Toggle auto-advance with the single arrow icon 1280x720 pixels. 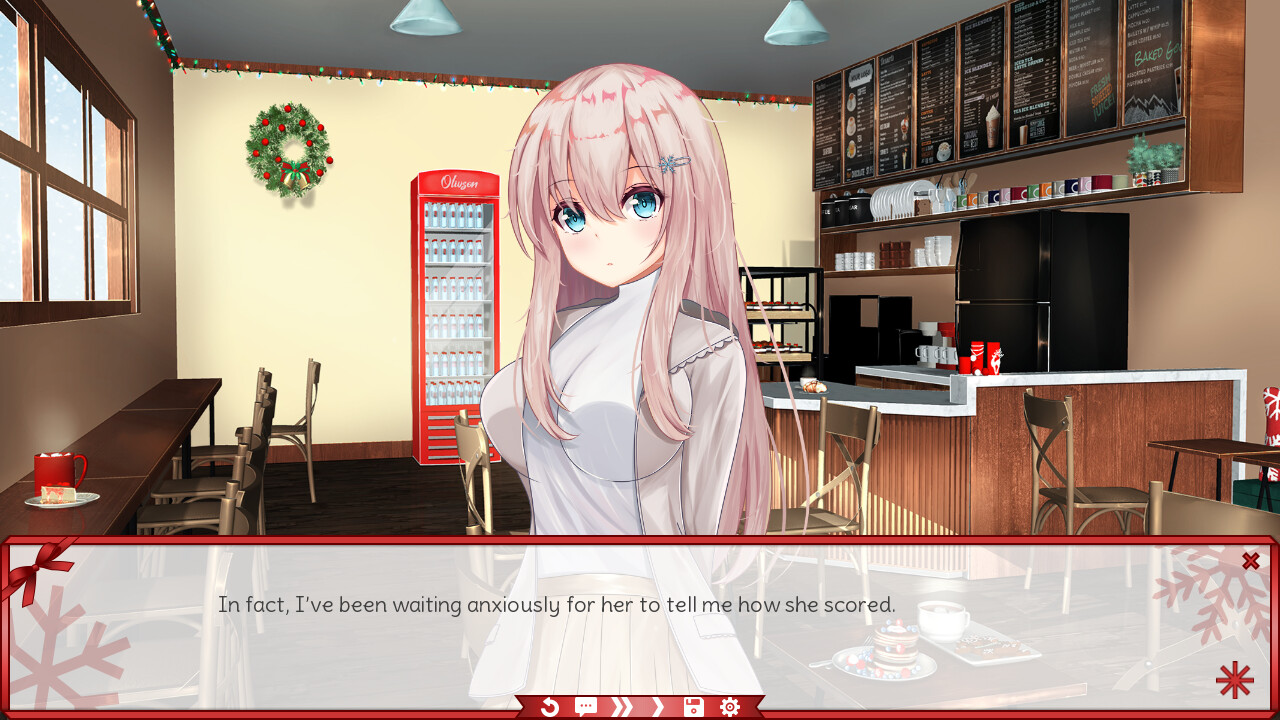tap(657, 706)
